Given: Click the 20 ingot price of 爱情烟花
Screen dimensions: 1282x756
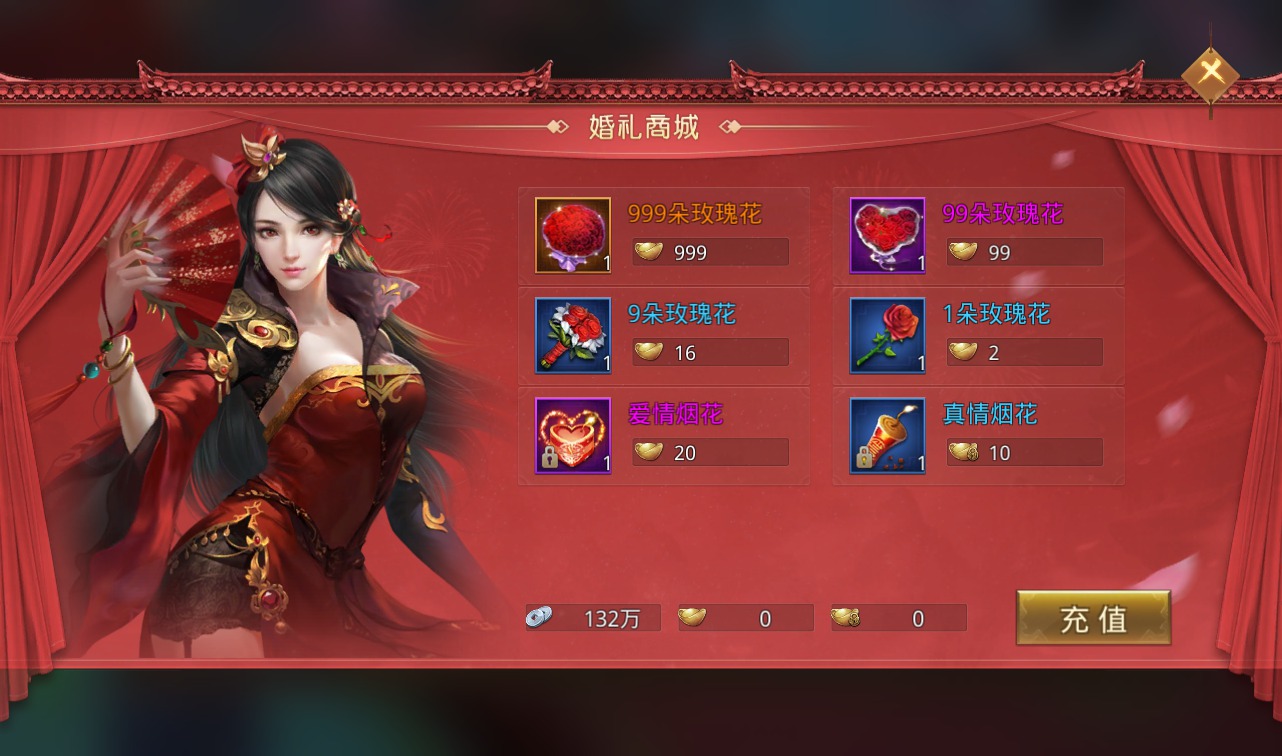Looking at the screenshot, I should coord(710,452).
